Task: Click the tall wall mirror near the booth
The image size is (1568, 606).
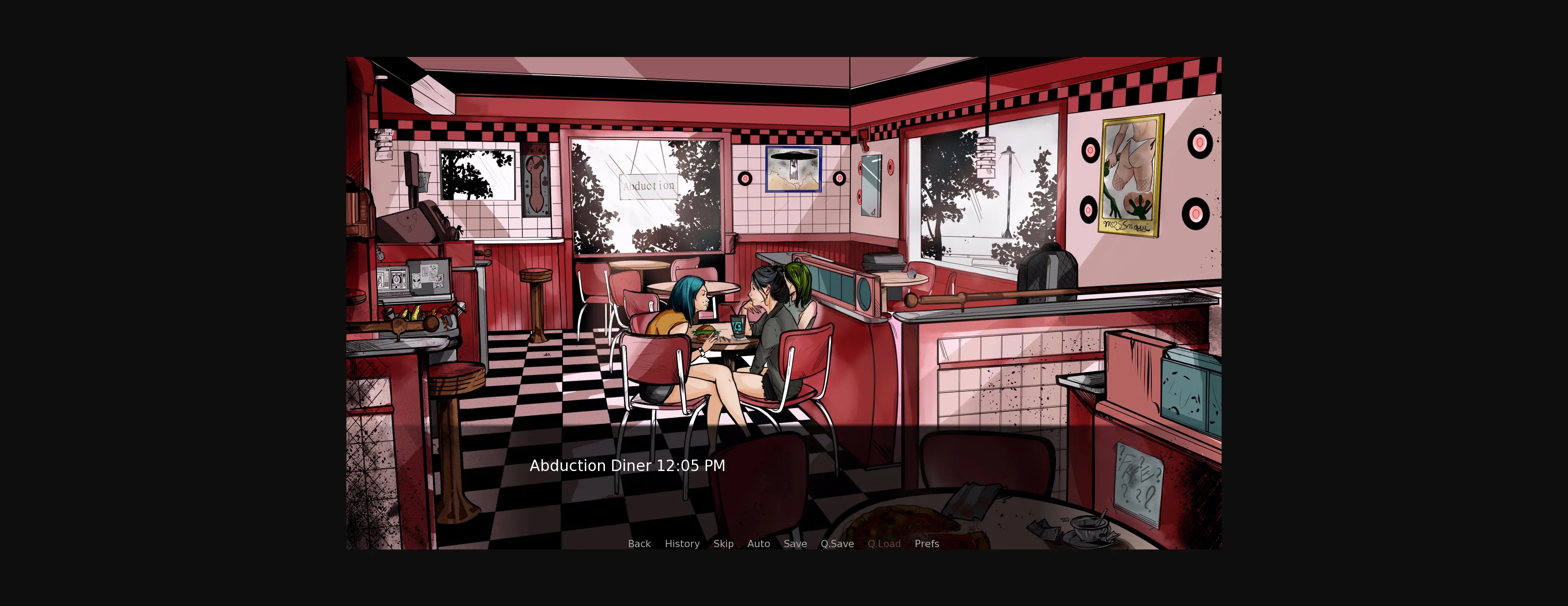Action: pos(871,186)
